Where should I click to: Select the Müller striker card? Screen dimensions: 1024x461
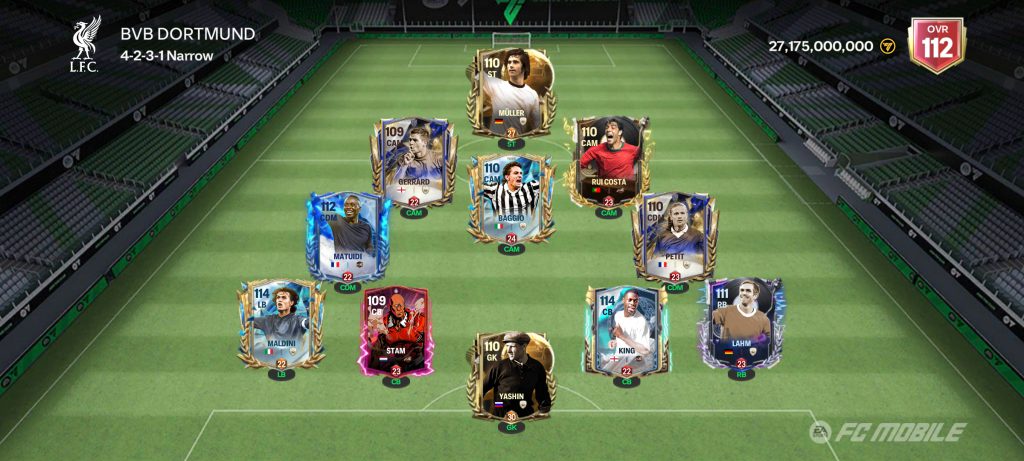coord(512,92)
